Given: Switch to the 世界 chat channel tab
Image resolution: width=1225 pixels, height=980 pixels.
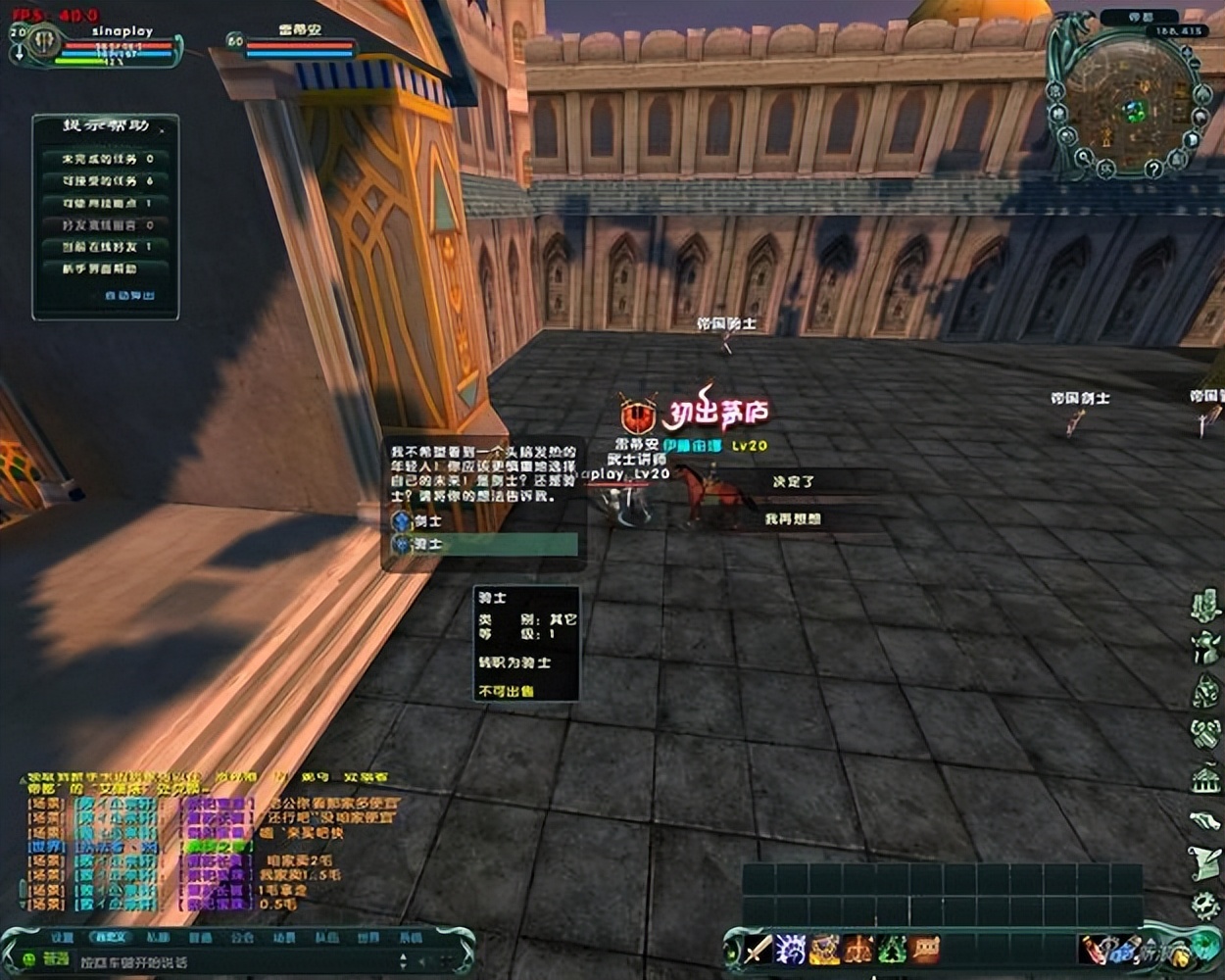Looking at the screenshot, I should tap(368, 938).
